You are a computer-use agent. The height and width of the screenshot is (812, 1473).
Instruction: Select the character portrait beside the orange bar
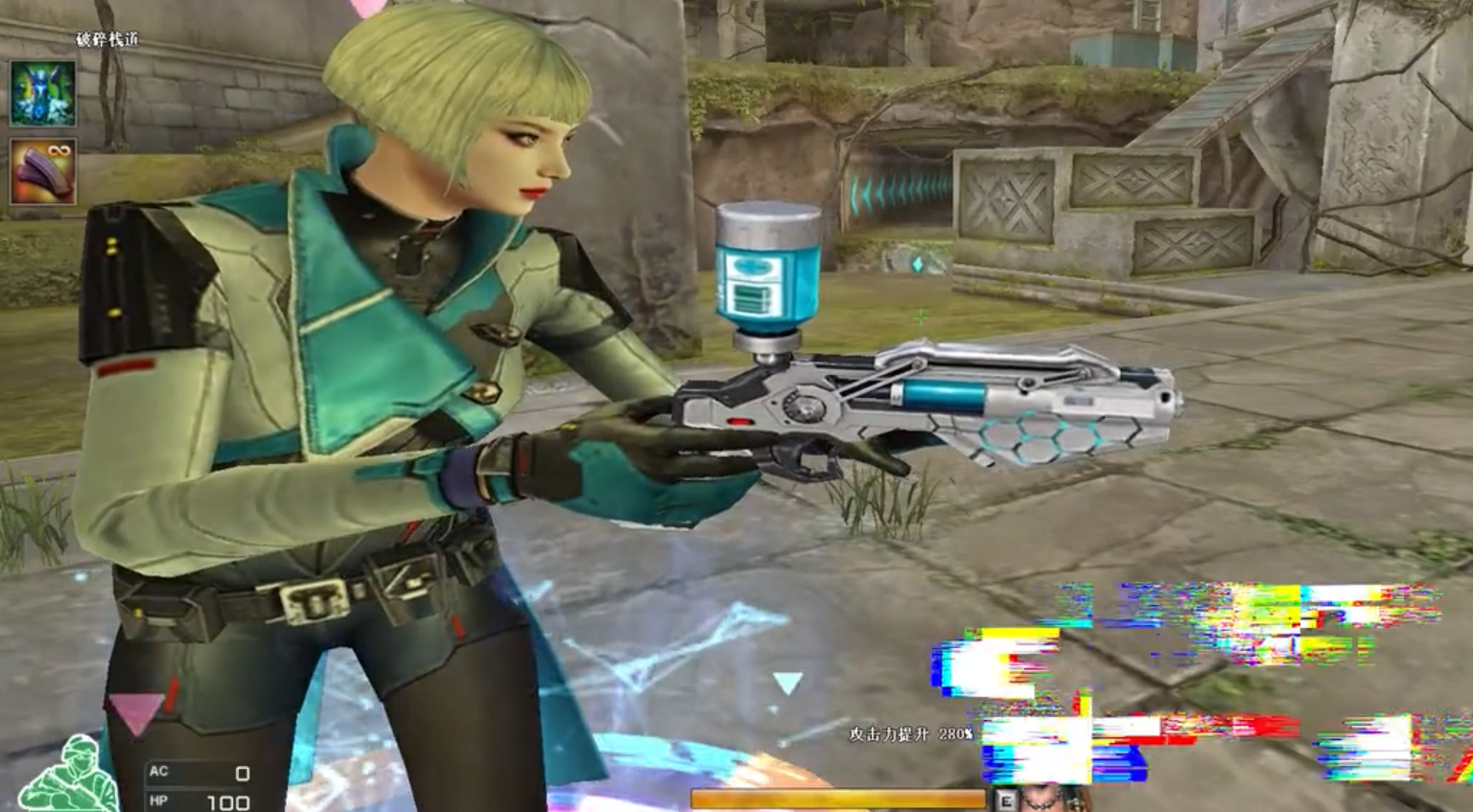[x=1053, y=799]
